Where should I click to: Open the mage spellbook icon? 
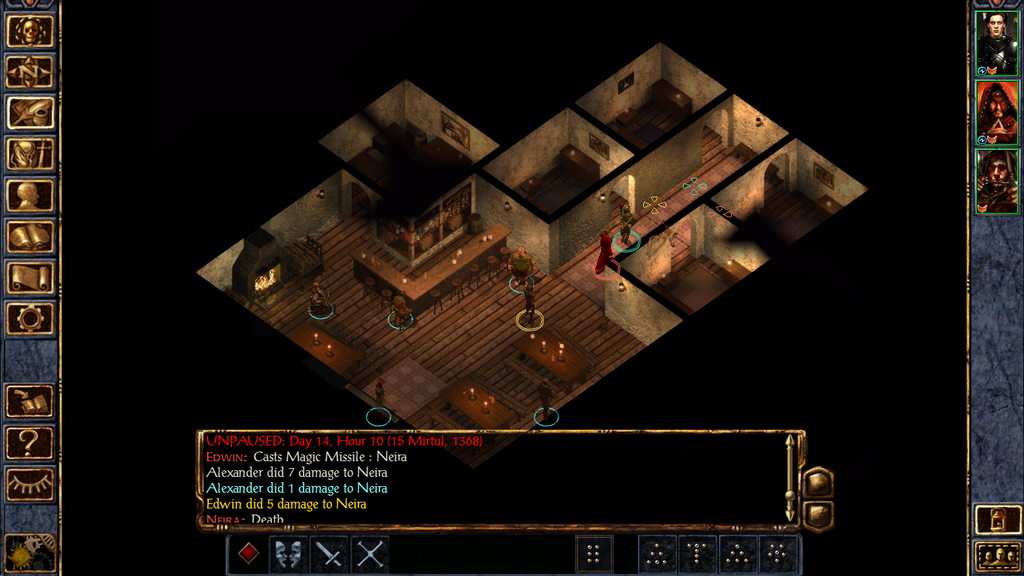[x=30, y=237]
